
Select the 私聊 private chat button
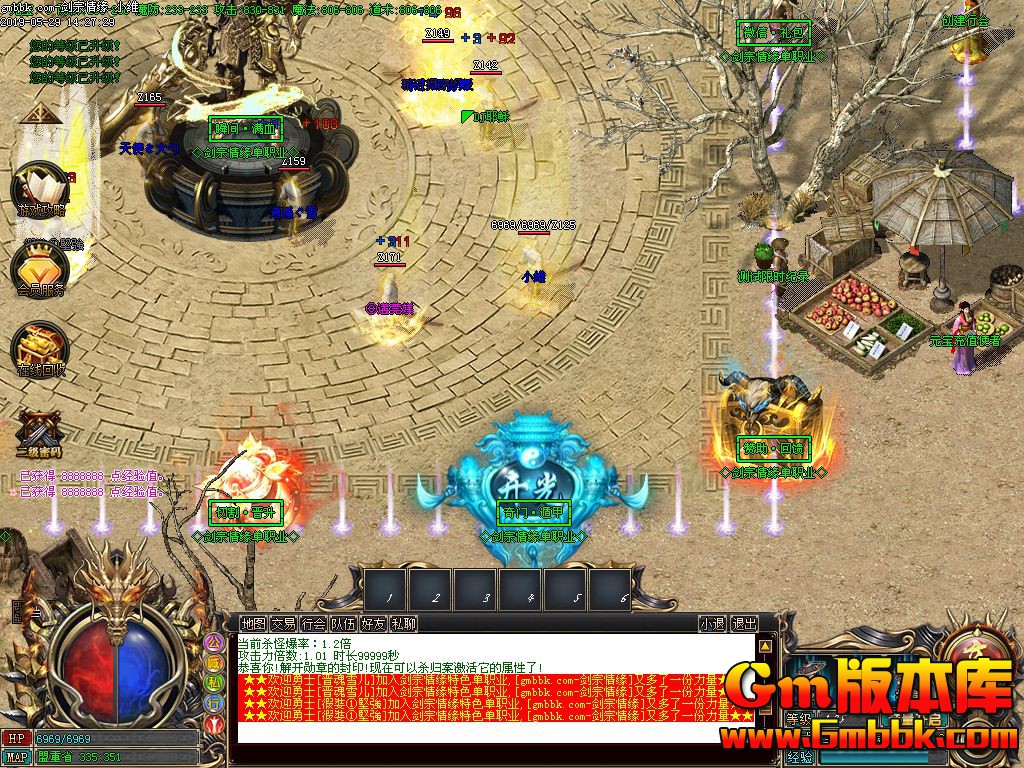[403, 624]
